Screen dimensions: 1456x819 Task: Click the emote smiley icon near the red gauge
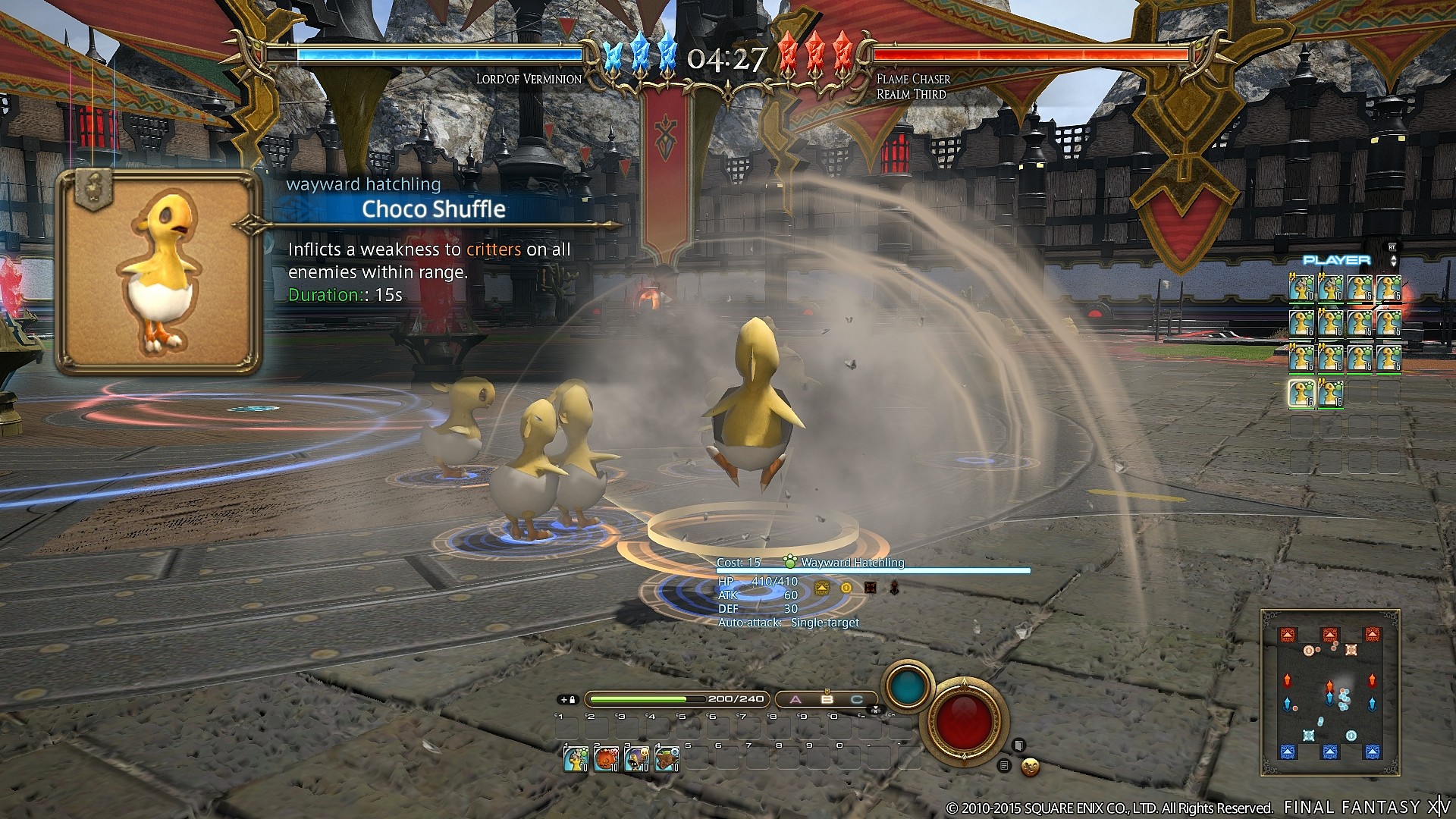[1028, 768]
